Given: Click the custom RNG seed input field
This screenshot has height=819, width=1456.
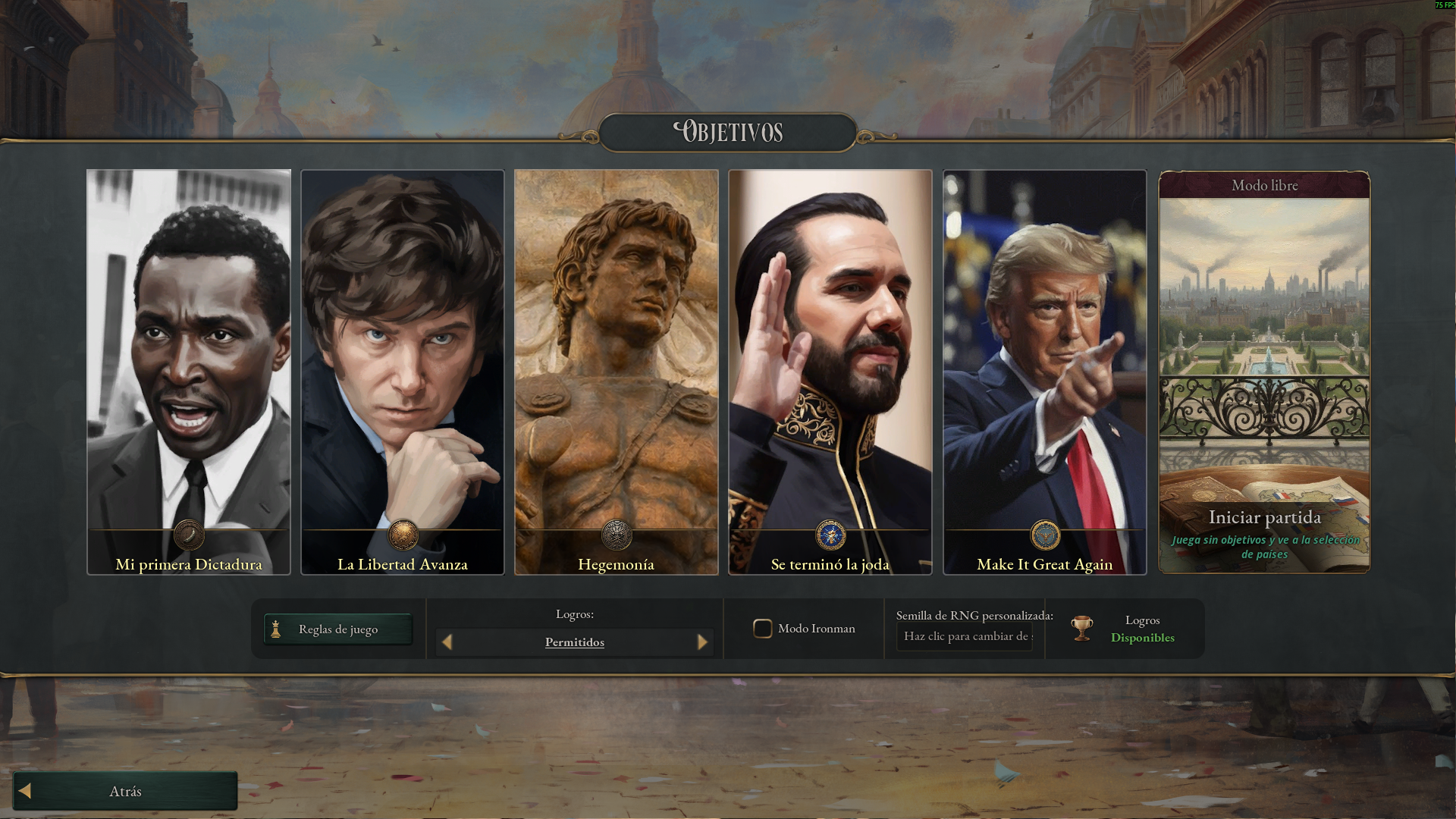Looking at the screenshot, I should 965,636.
